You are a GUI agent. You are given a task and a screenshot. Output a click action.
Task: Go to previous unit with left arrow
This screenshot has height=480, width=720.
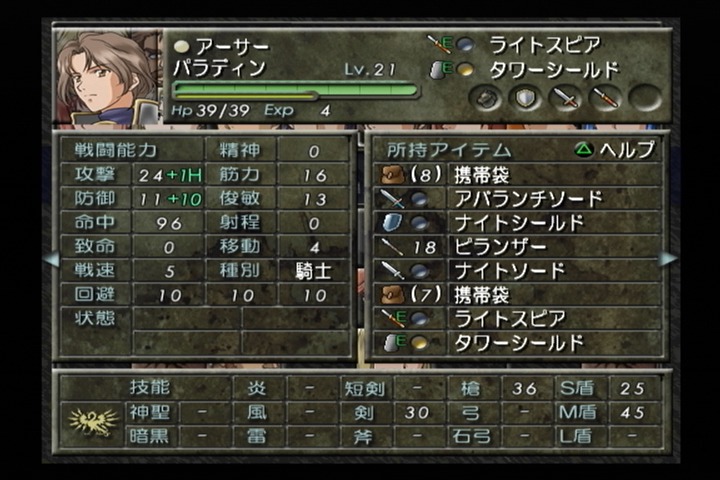pyautogui.click(x=49, y=259)
